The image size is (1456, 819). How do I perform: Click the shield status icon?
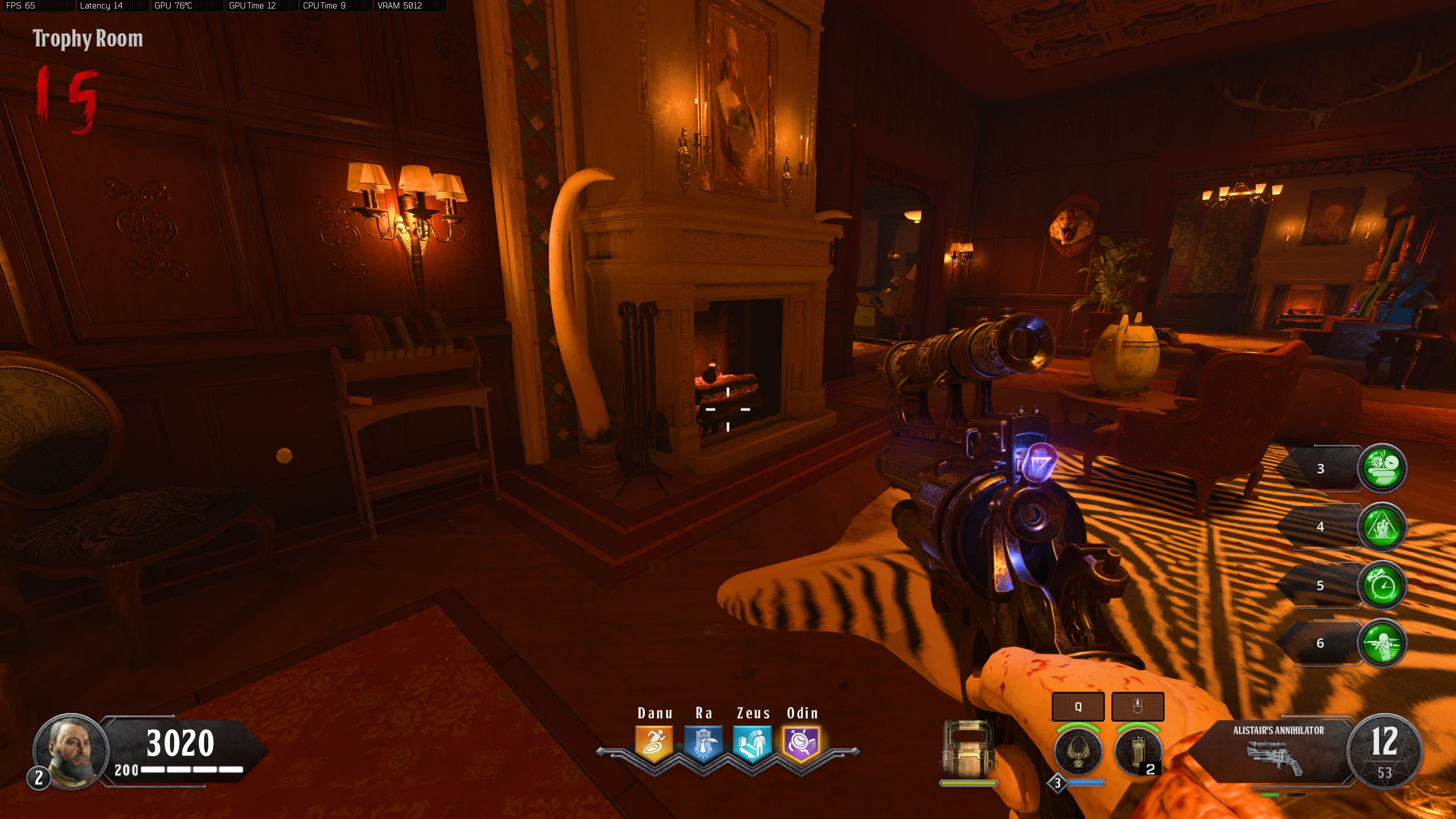coord(968,750)
